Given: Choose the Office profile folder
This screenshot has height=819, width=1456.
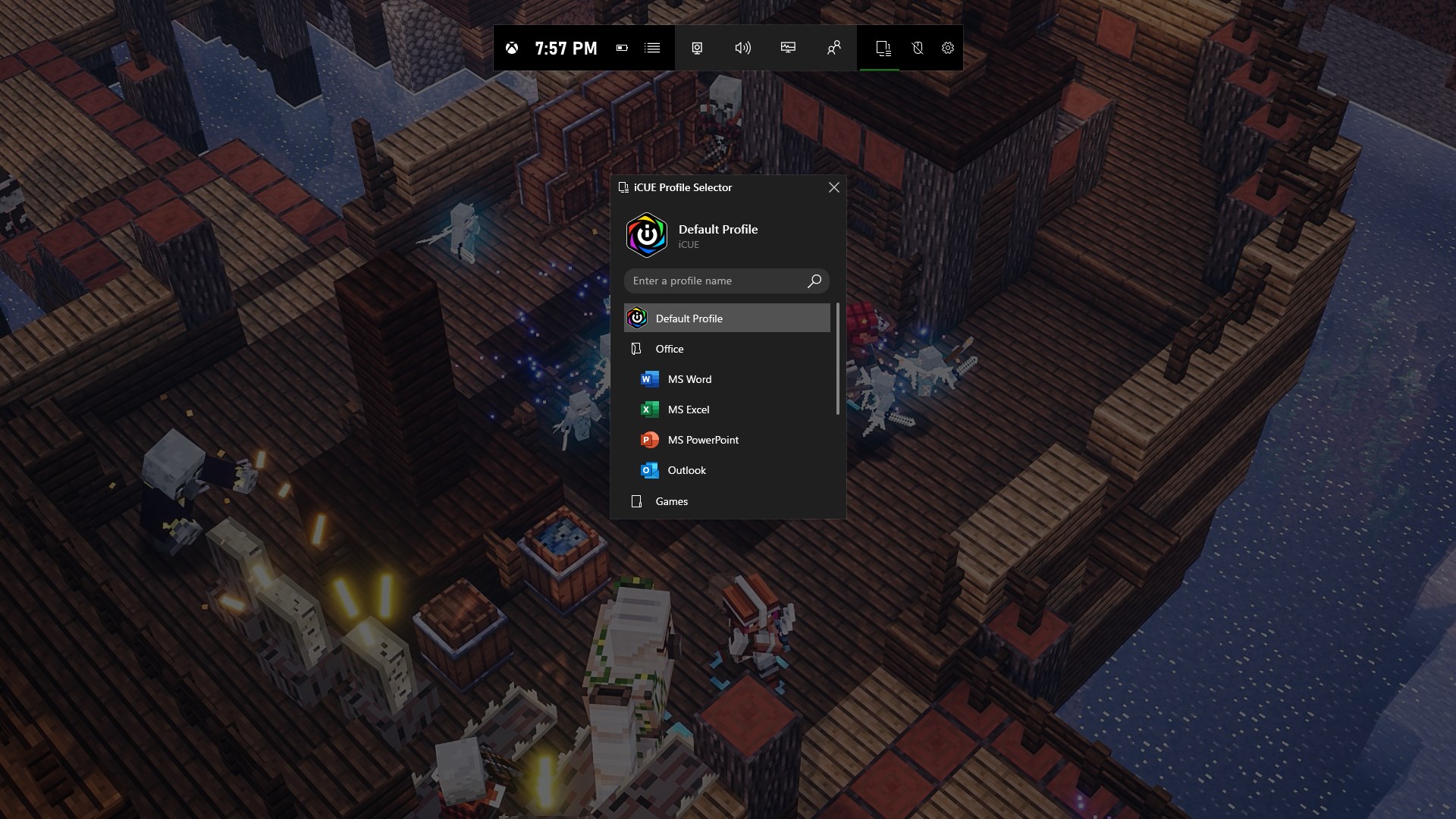Looking at the screenshot, I should click(x=669, y=349).
